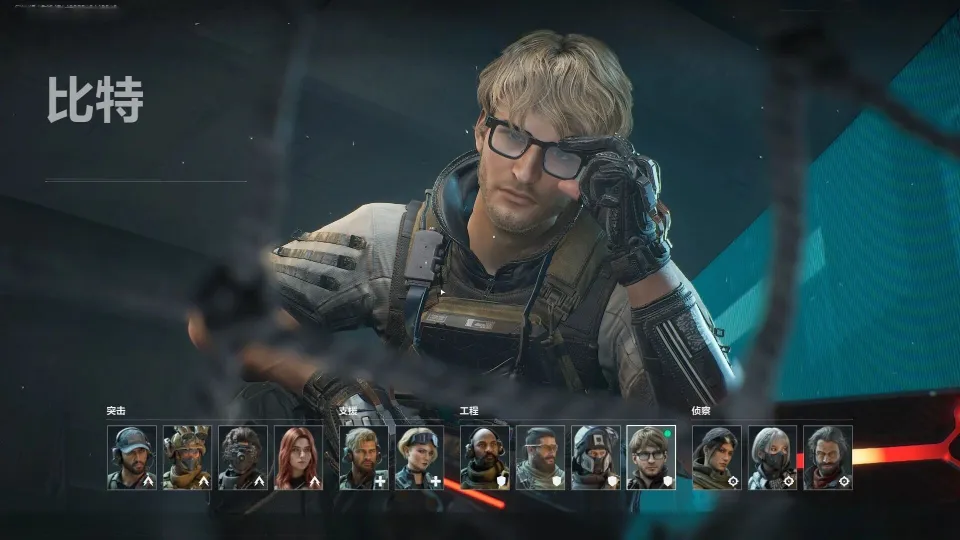
Task: Pick the silver-haired recon operator with face mask
Action: click(773, 458)
